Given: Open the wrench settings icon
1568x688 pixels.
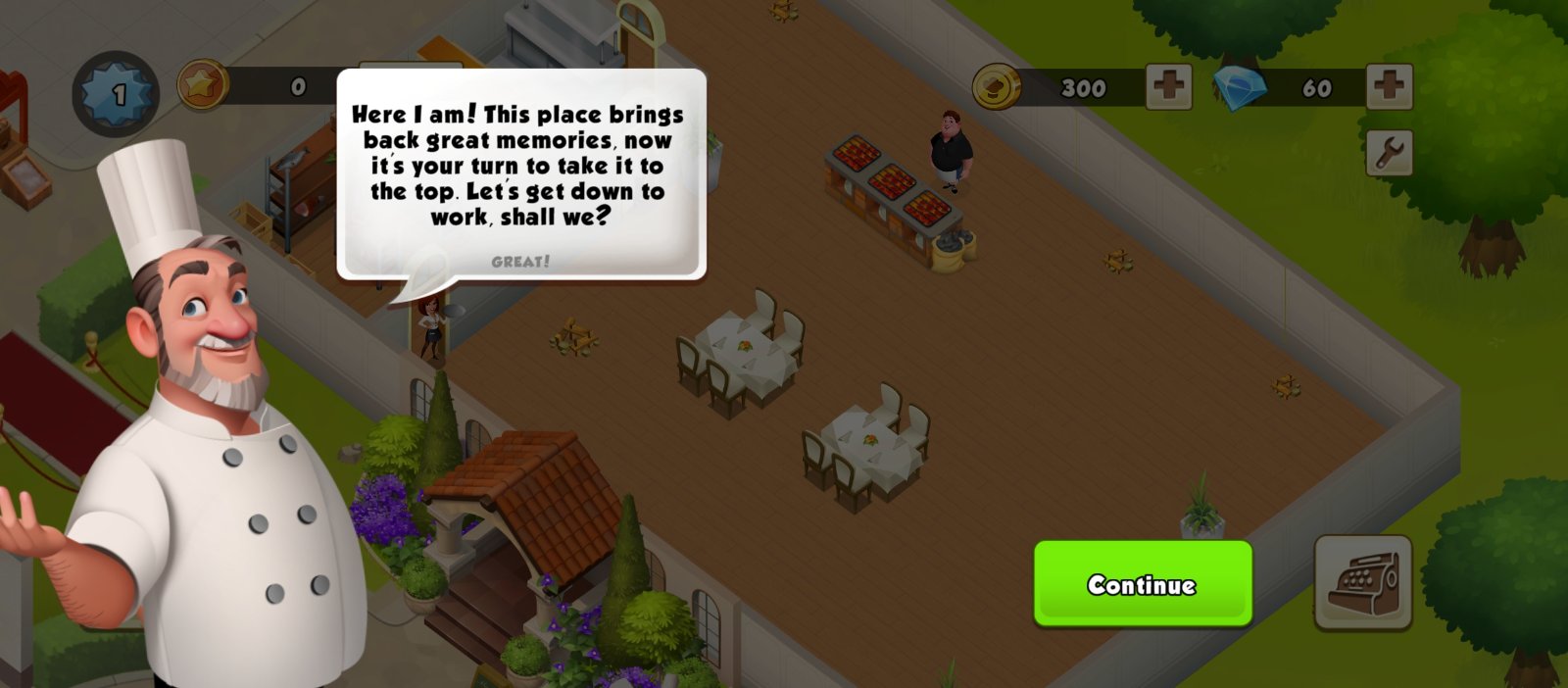Looking at the screenshot, I should point(1389,153).
